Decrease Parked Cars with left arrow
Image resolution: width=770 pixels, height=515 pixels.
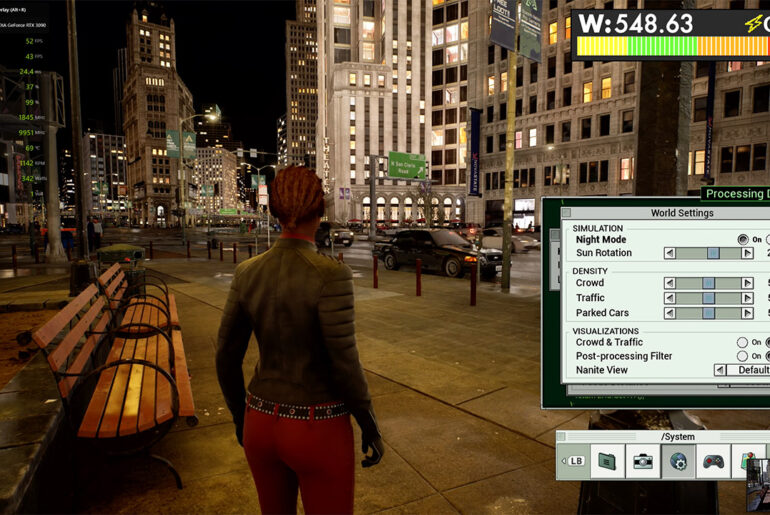tap(670, 313)
